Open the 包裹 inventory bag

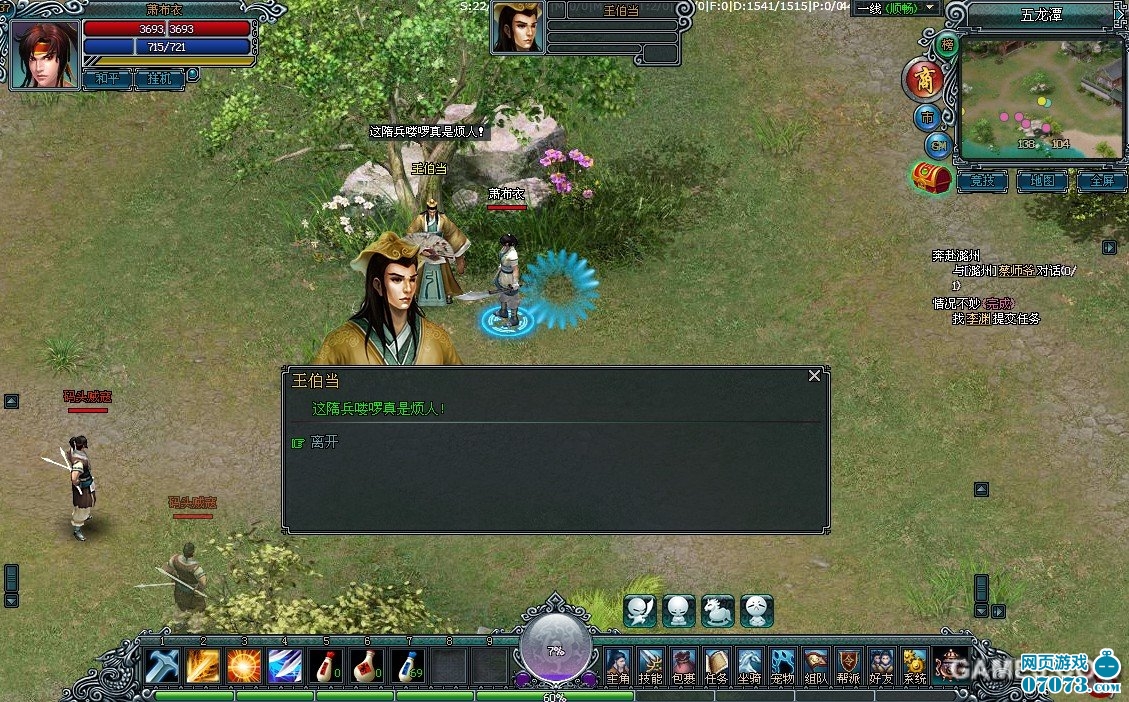(x=683, y=666)
